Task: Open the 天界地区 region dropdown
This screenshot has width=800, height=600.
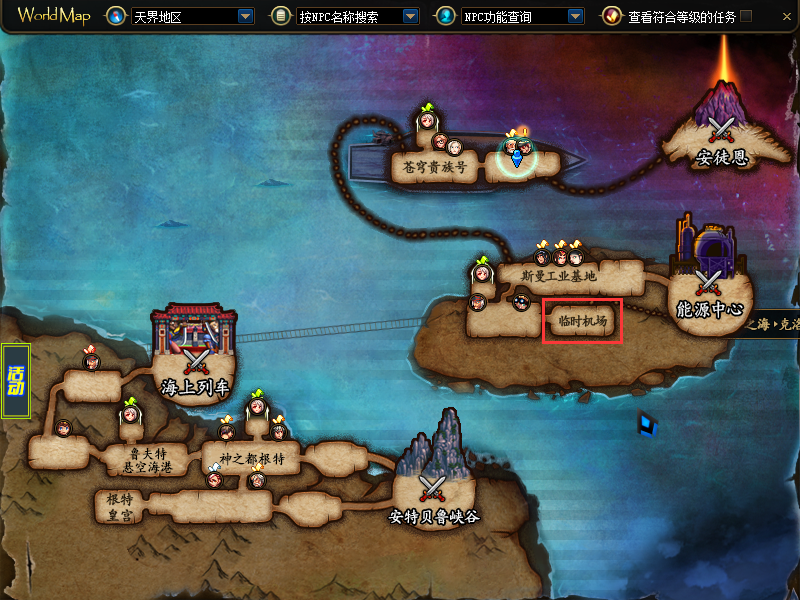Action: [x=246, y=17]
